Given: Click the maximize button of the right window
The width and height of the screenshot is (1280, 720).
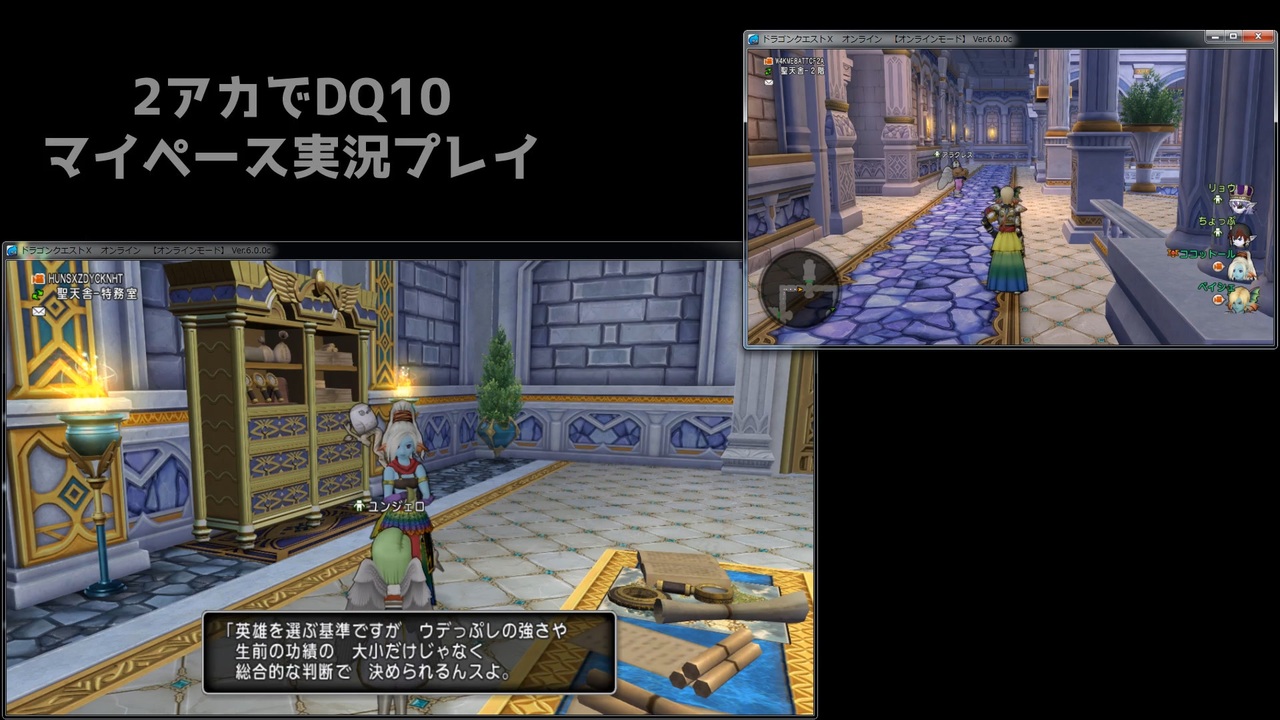Looking at the screenshot, I should pos(1232,35).
